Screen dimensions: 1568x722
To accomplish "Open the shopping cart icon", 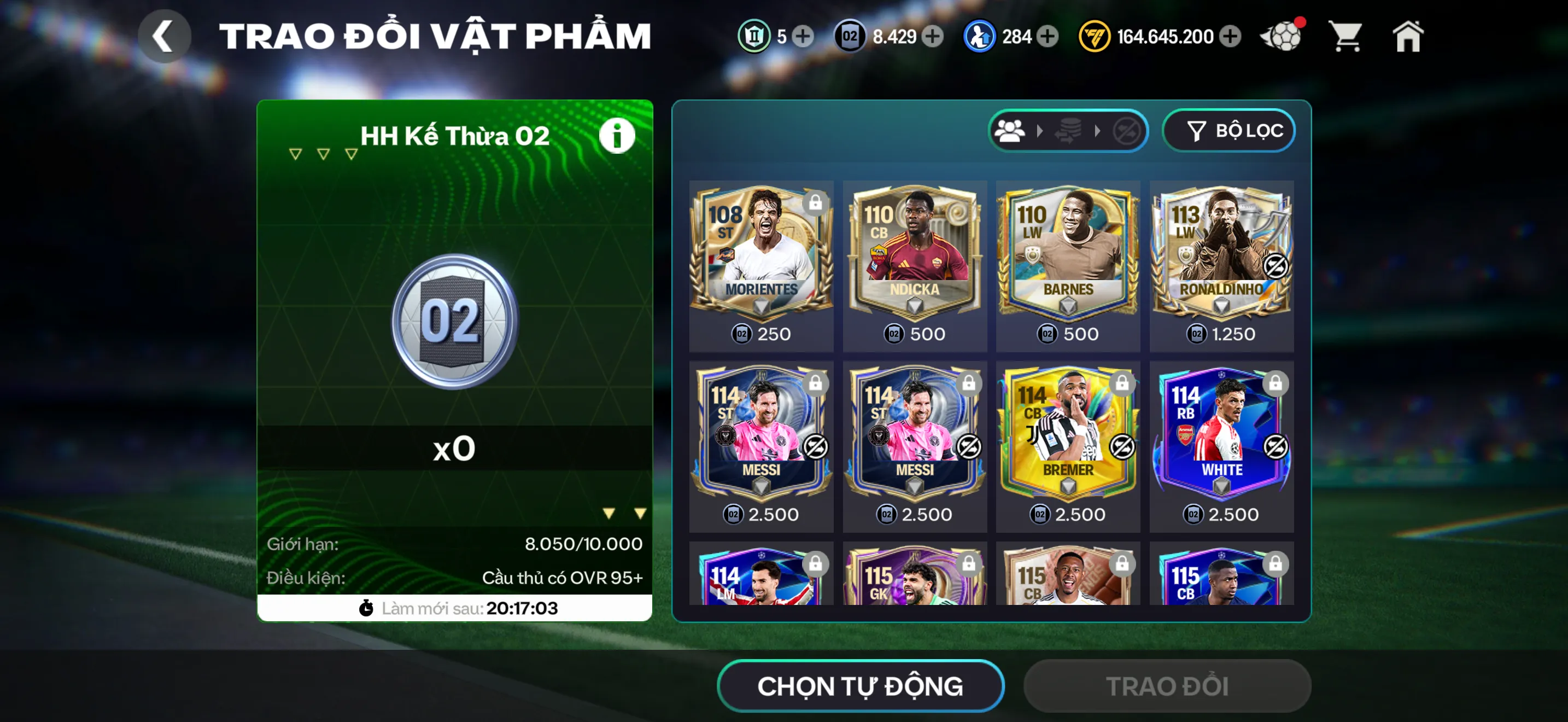I will point(1346,36).
